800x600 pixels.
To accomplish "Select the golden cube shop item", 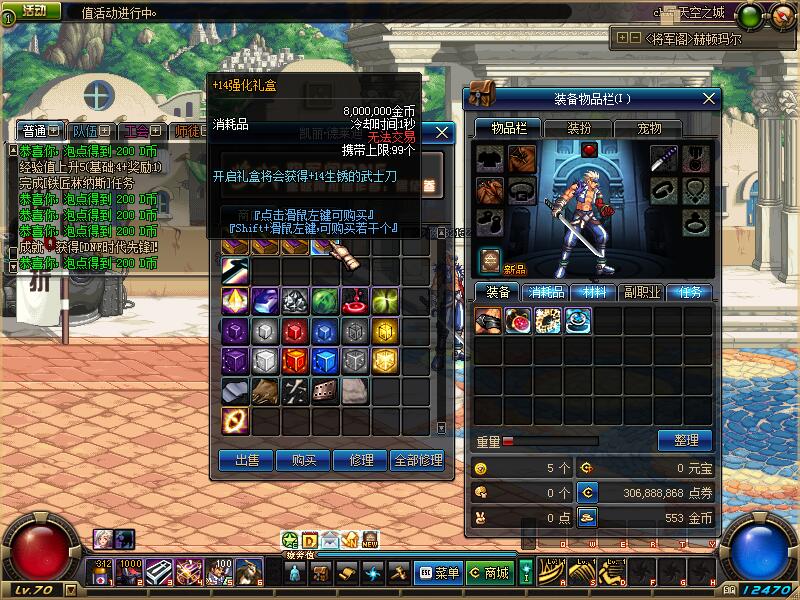I will (385, 331).
